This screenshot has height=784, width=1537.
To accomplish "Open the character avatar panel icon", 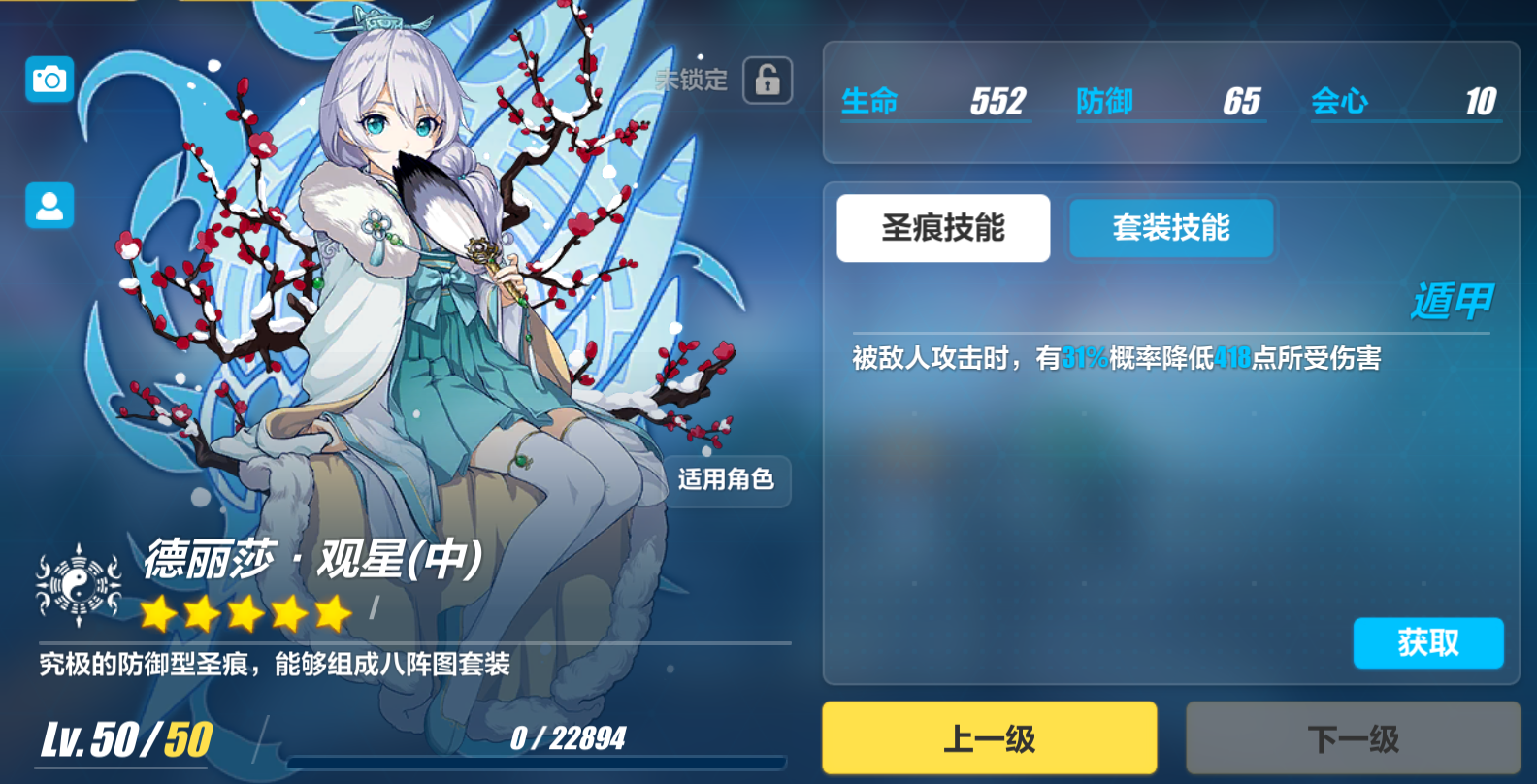I will pyautogui.click(x=49, y=207).
